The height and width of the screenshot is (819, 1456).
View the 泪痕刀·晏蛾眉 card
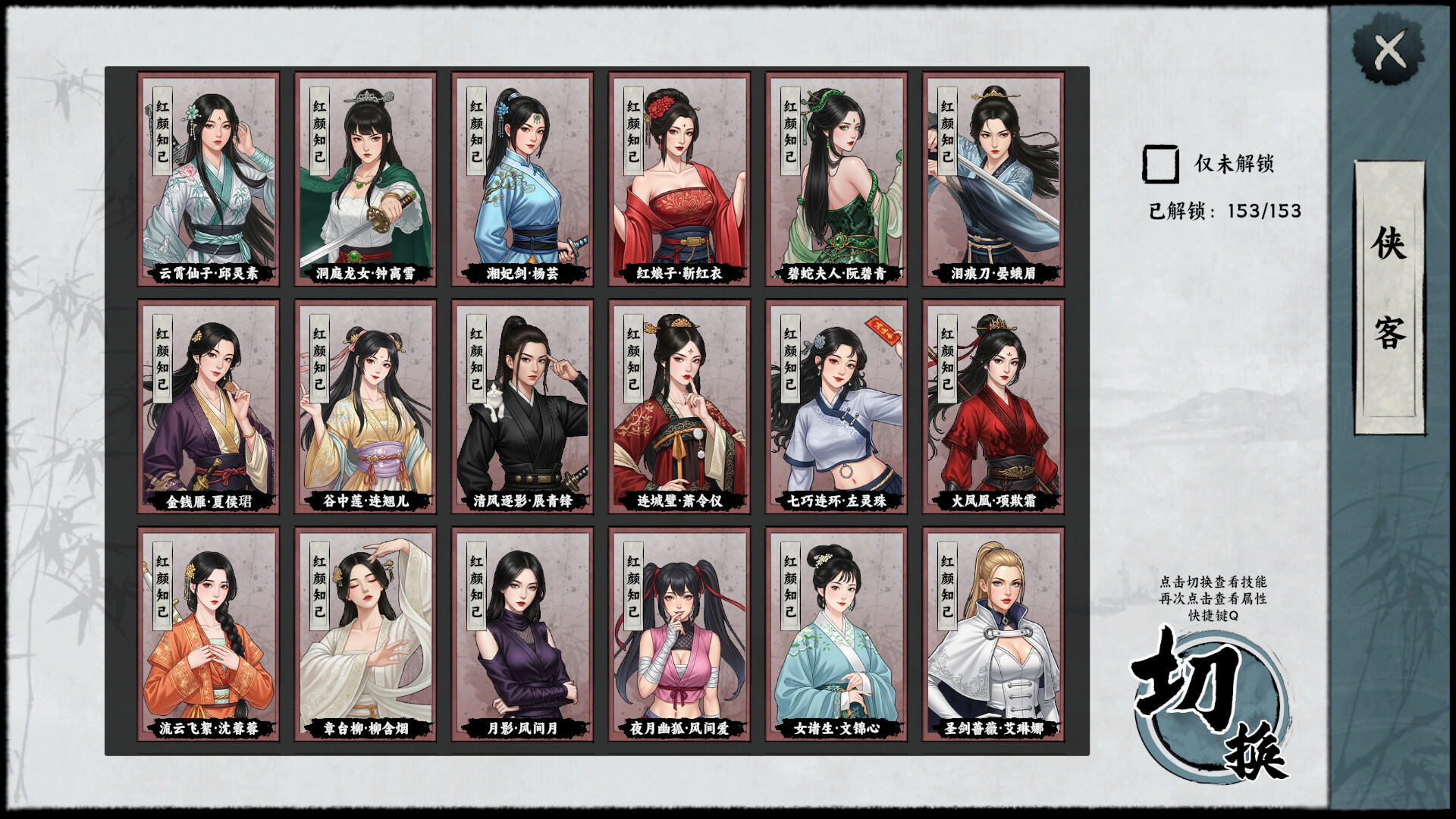pos(992,178)
